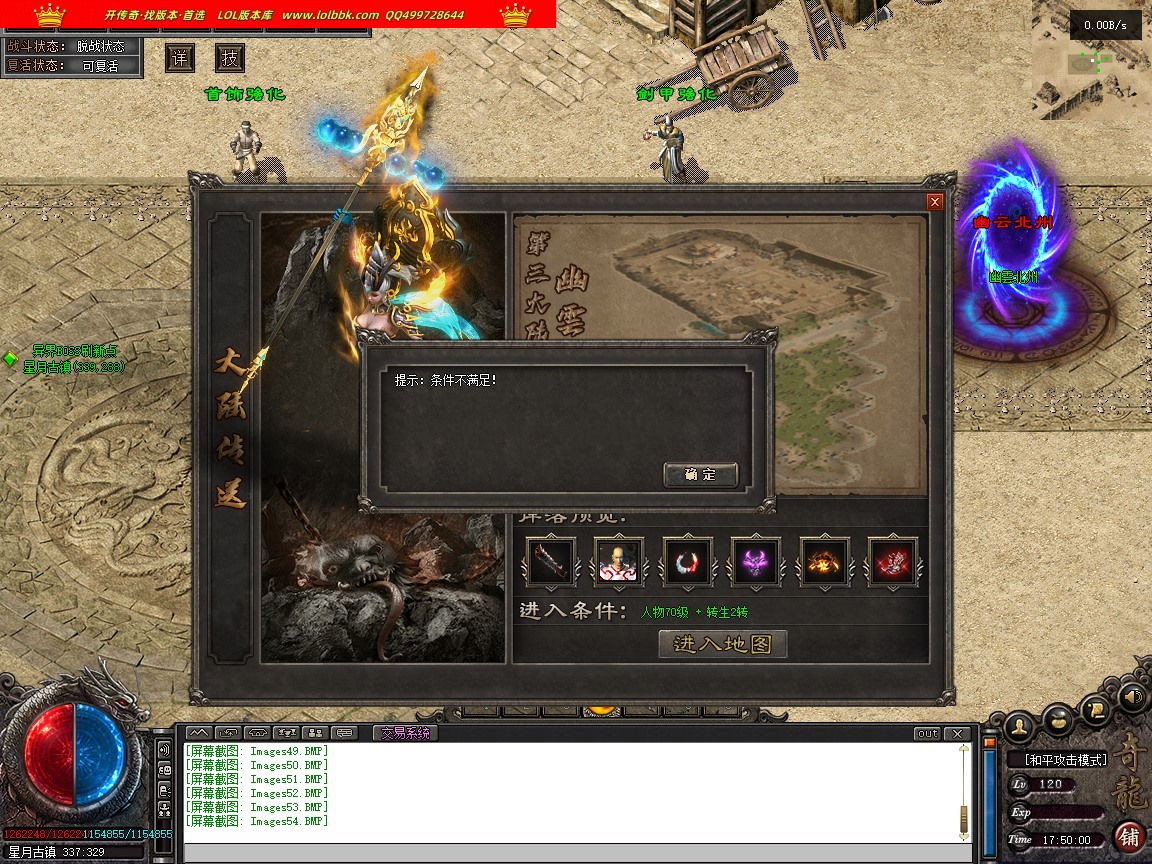The width and height of the screenshot is (1152, 864).
Task: Close the chat log panel
Action: 957,733
